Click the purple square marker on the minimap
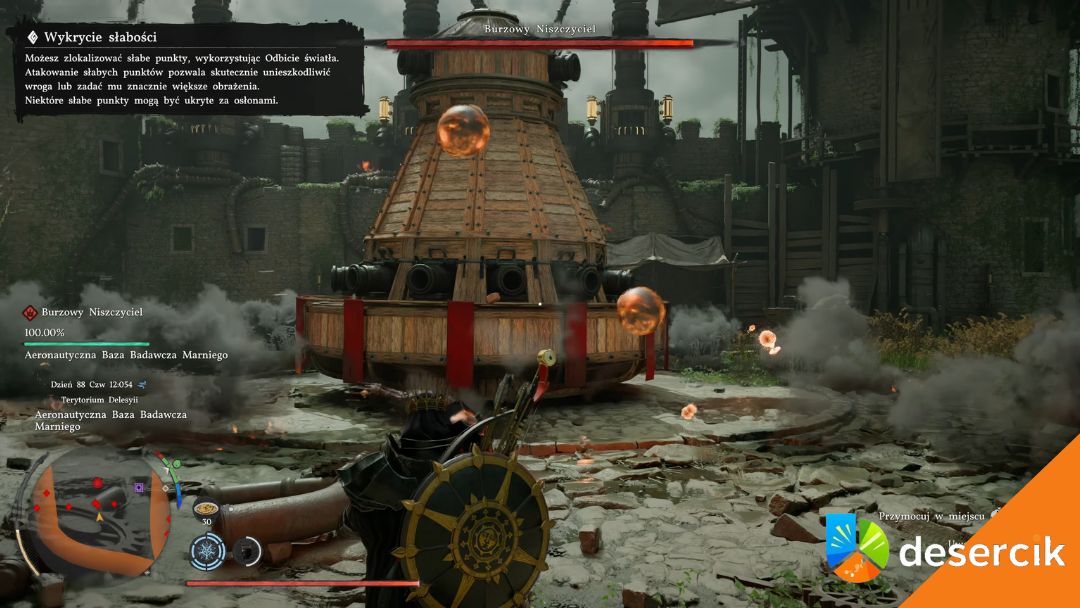This screenshot has height=608, width=1080. click(139, 488)
